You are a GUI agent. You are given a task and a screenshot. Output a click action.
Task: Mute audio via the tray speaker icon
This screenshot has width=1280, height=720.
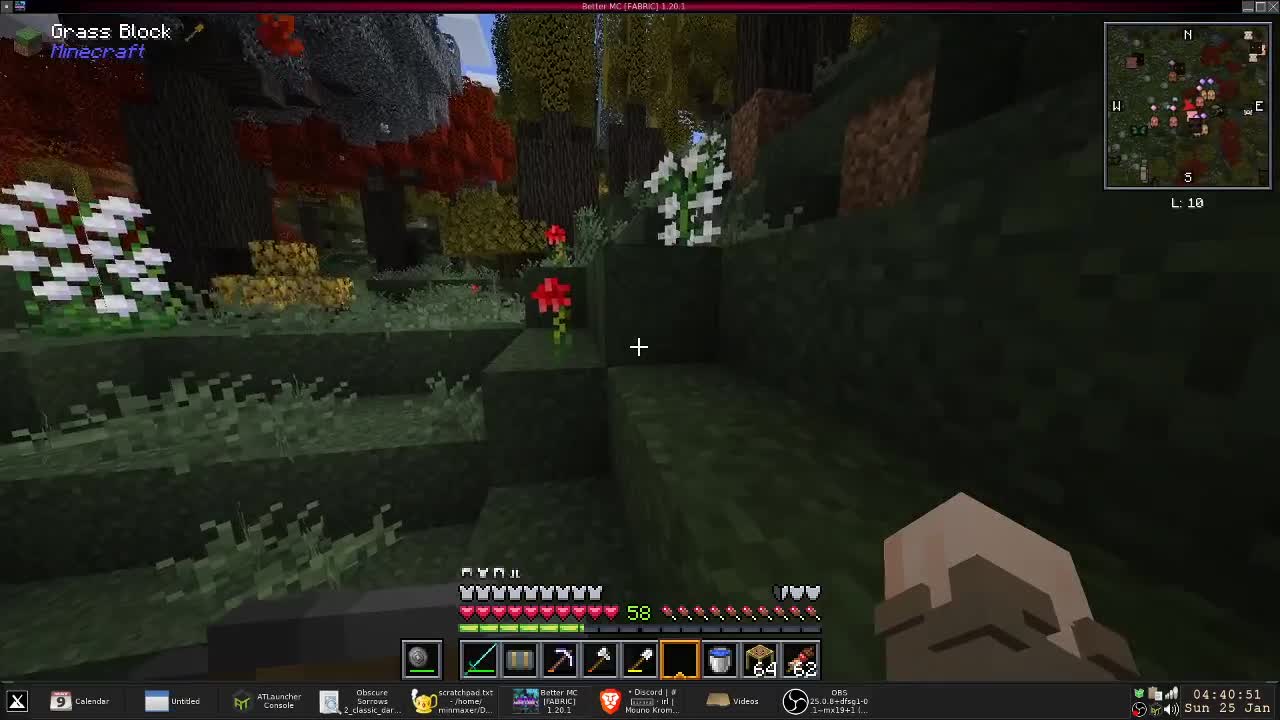[1169, 709]
